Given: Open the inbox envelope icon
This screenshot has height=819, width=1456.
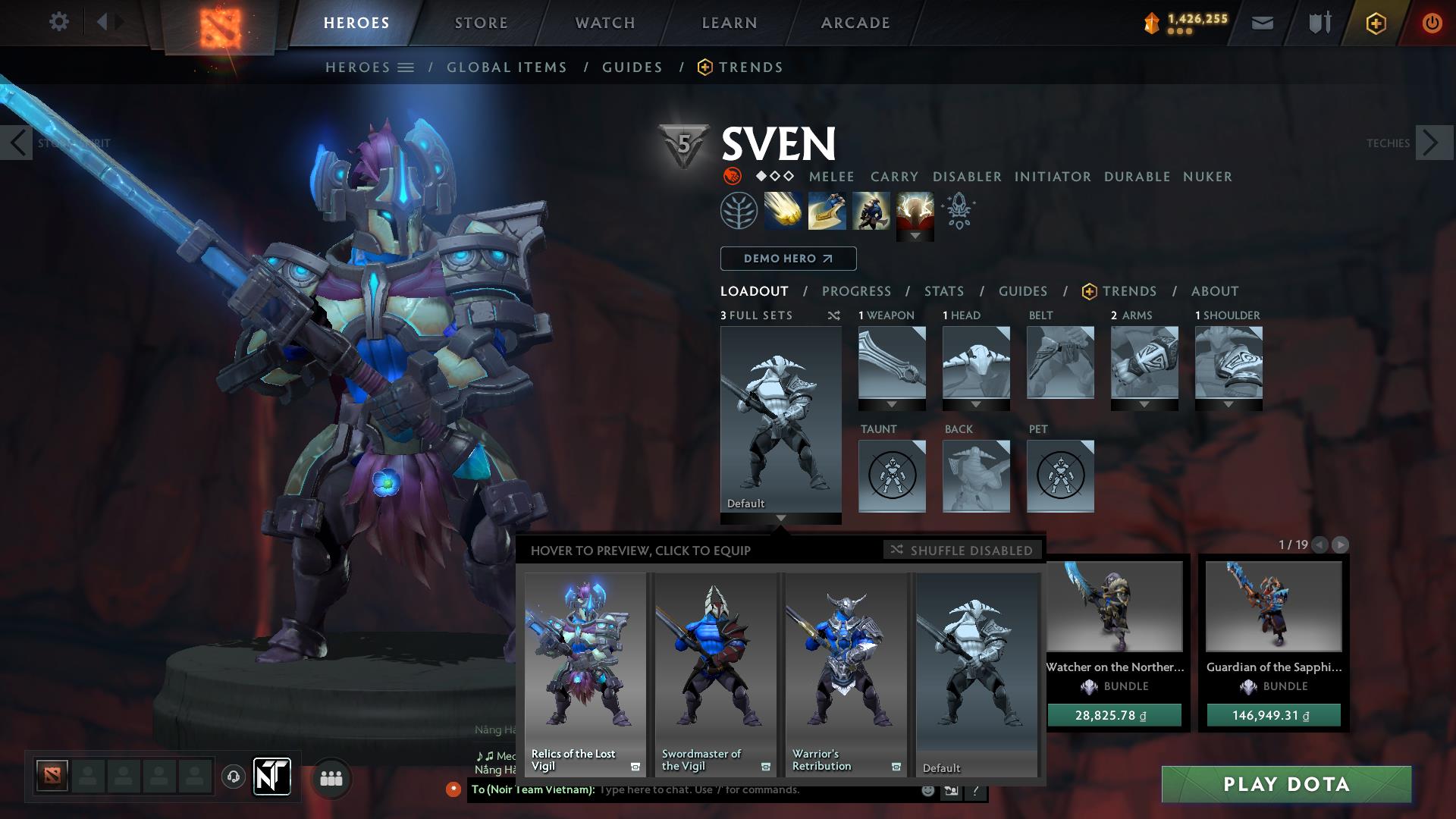Looking at the screenshot, I should pyautogui.click(x=1262, y=23).
